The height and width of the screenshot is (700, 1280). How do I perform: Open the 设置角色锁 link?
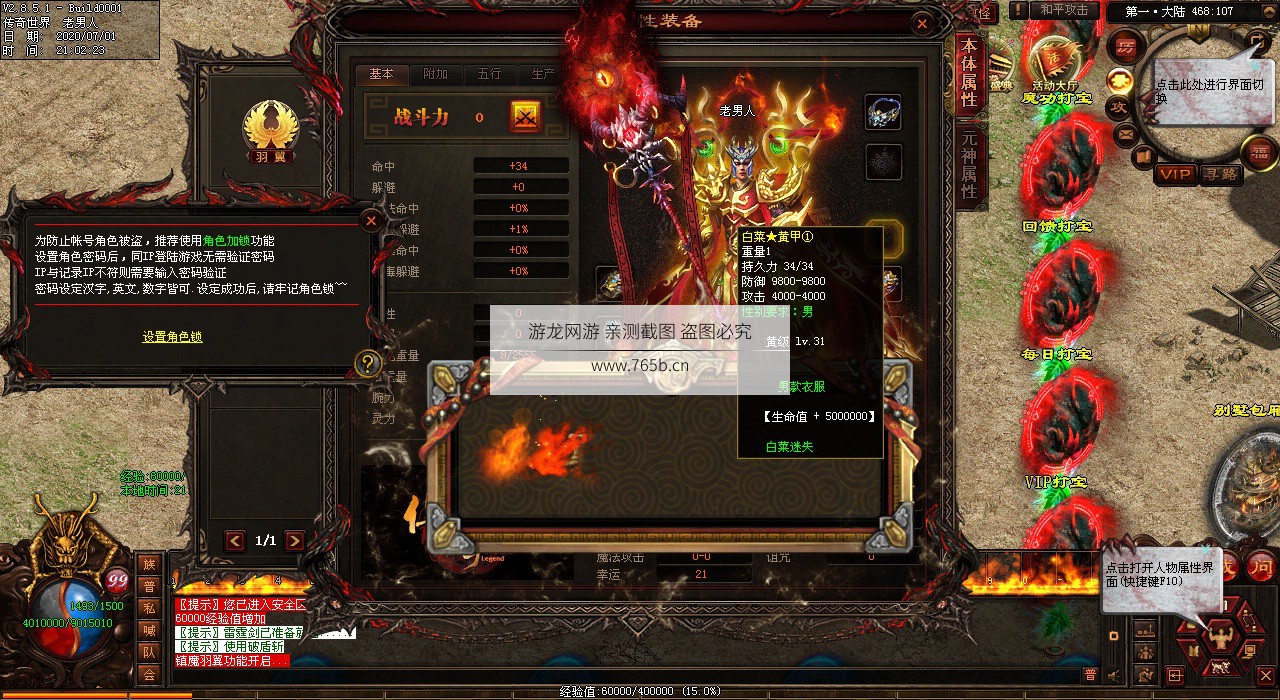pos(172,337)
